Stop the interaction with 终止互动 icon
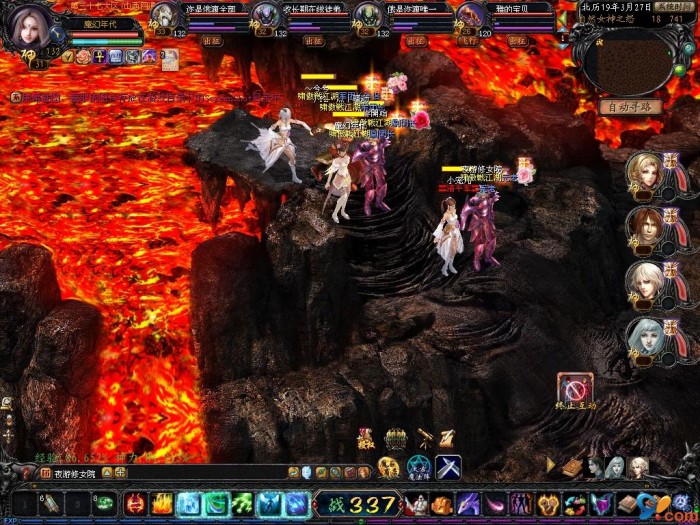The height and width of the screenshot is (525, 700). [x=575, y=389]
